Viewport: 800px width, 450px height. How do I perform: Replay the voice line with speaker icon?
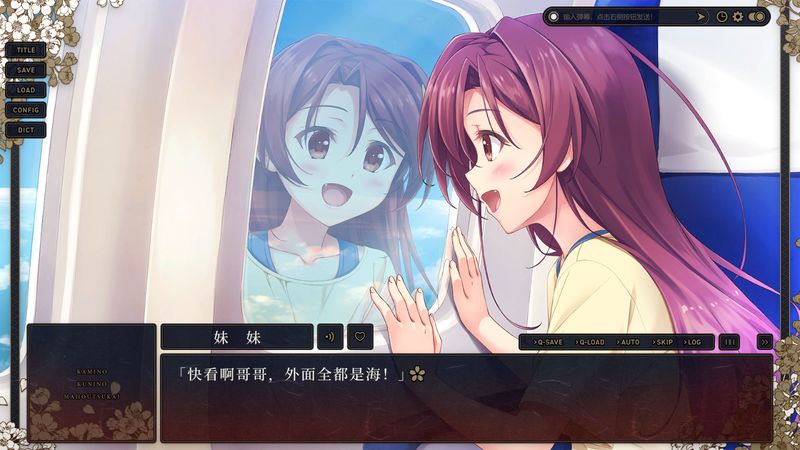(330, 337)
